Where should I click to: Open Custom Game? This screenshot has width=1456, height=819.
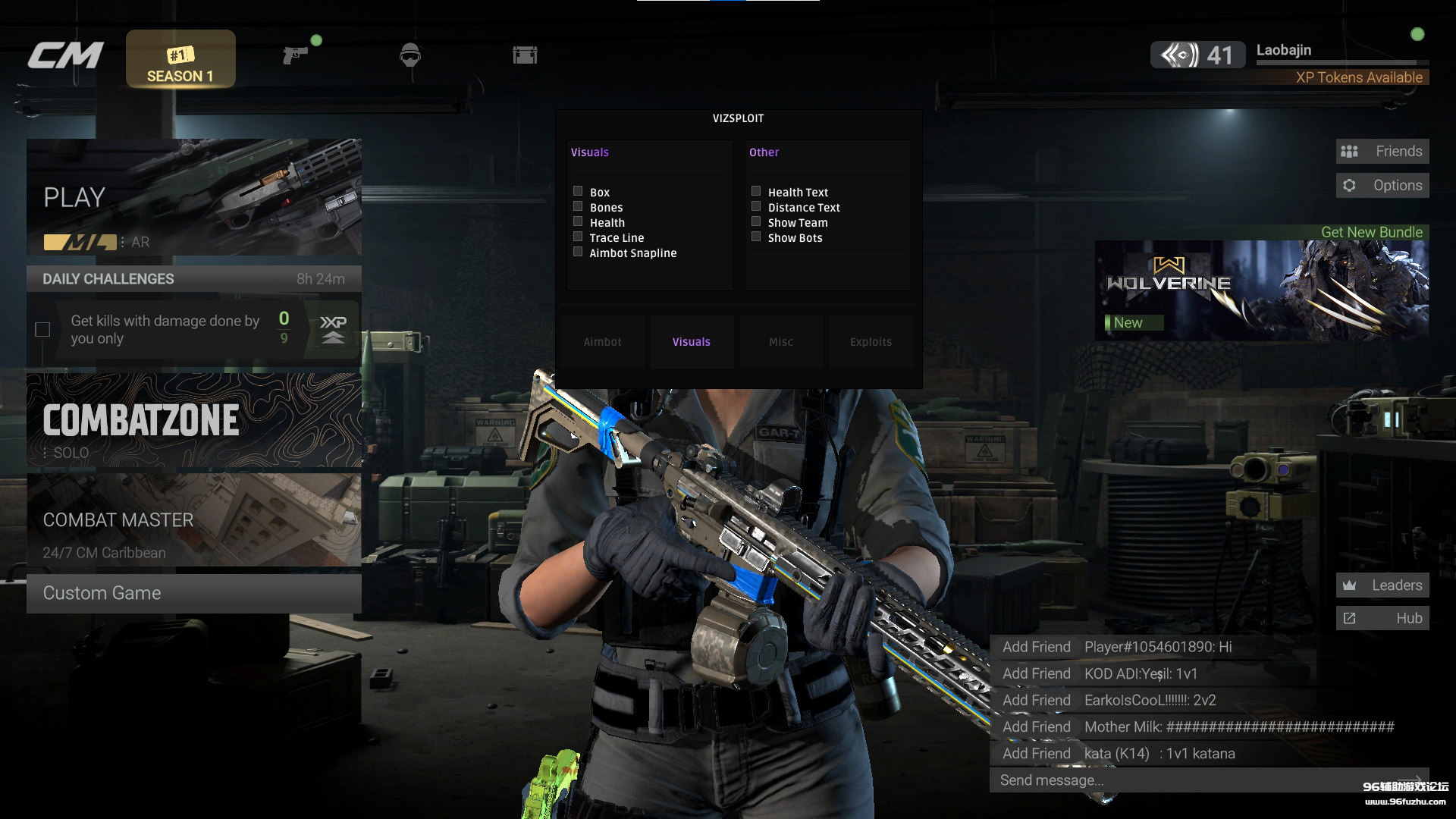tap(193, 593)
